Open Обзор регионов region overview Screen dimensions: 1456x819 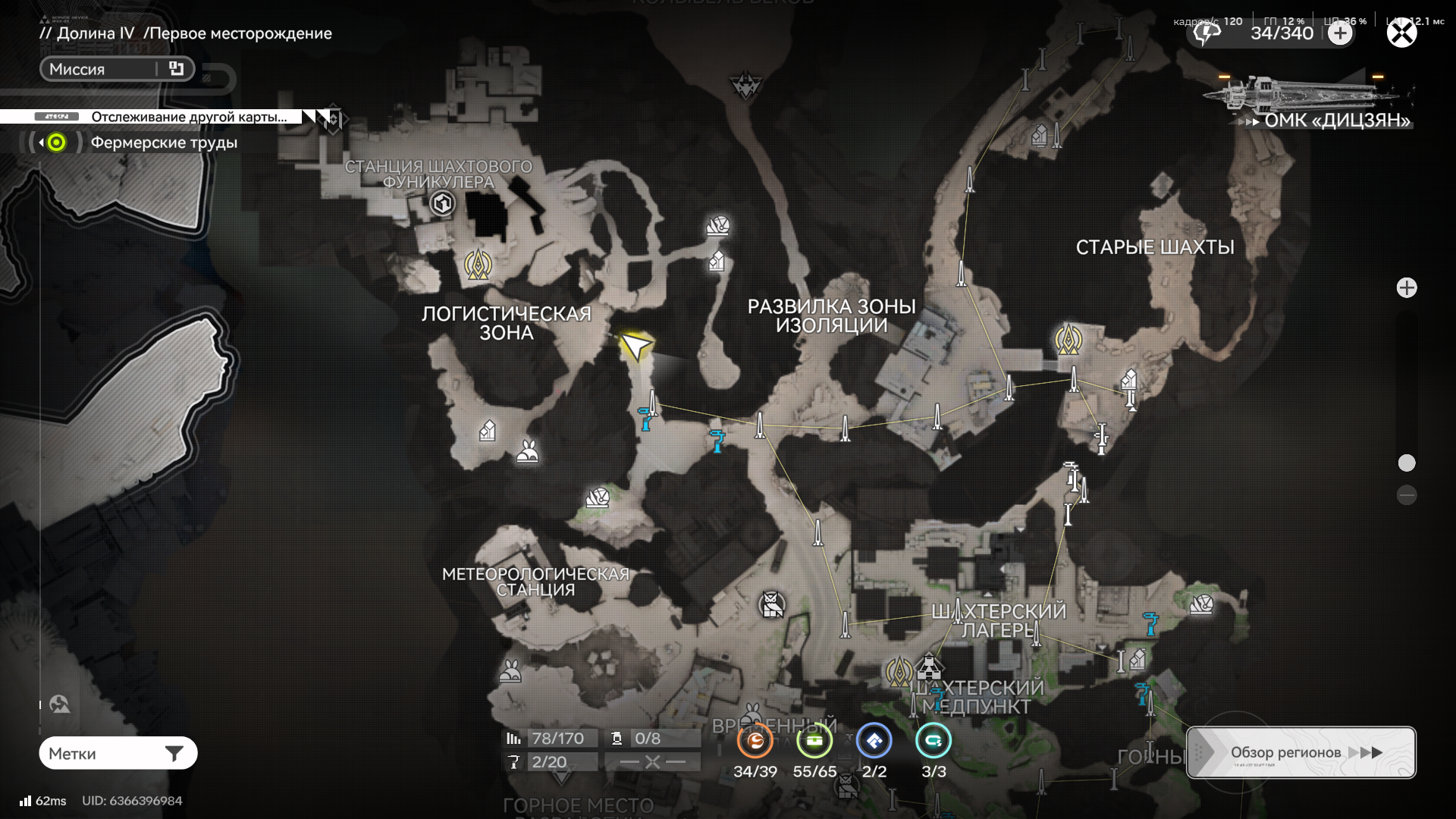point(1301,752)
